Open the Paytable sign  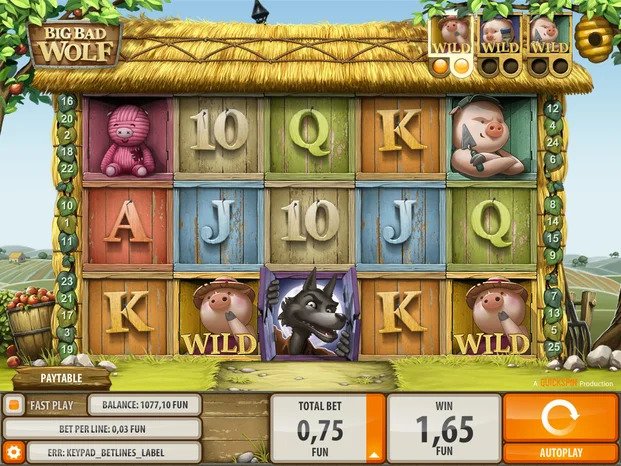pos(61,379)
